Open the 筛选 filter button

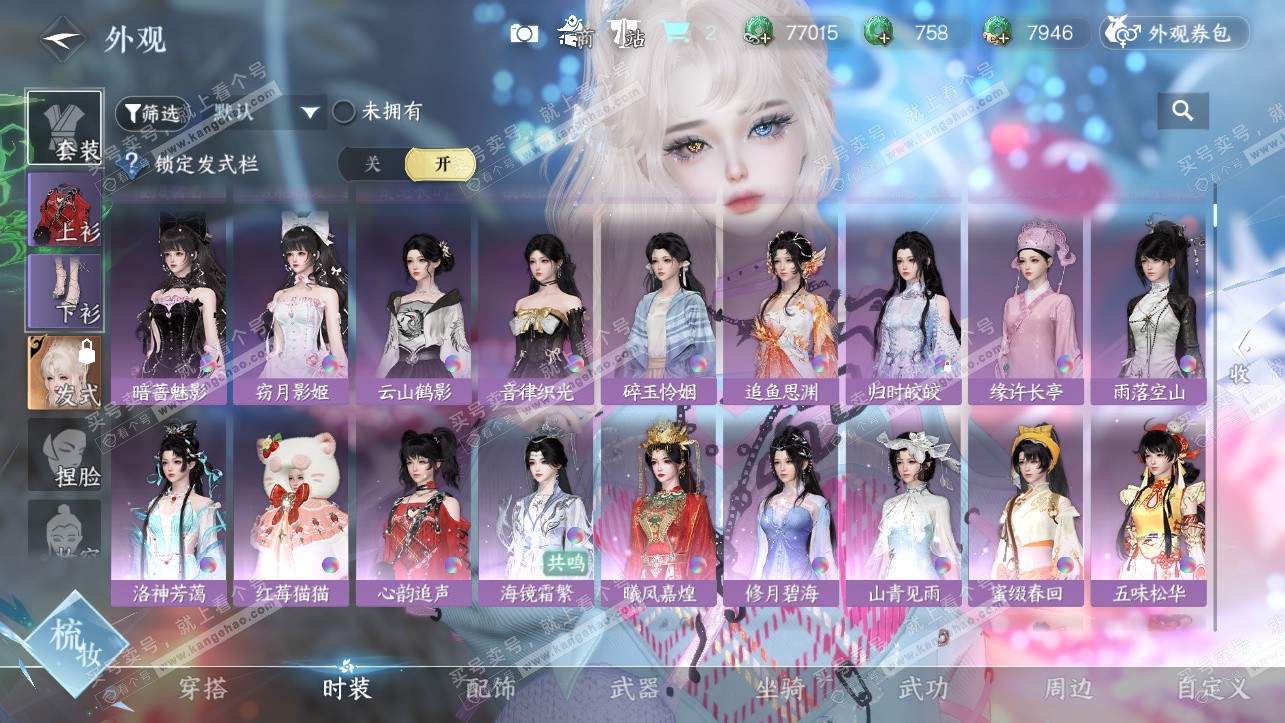pos(152,112)
